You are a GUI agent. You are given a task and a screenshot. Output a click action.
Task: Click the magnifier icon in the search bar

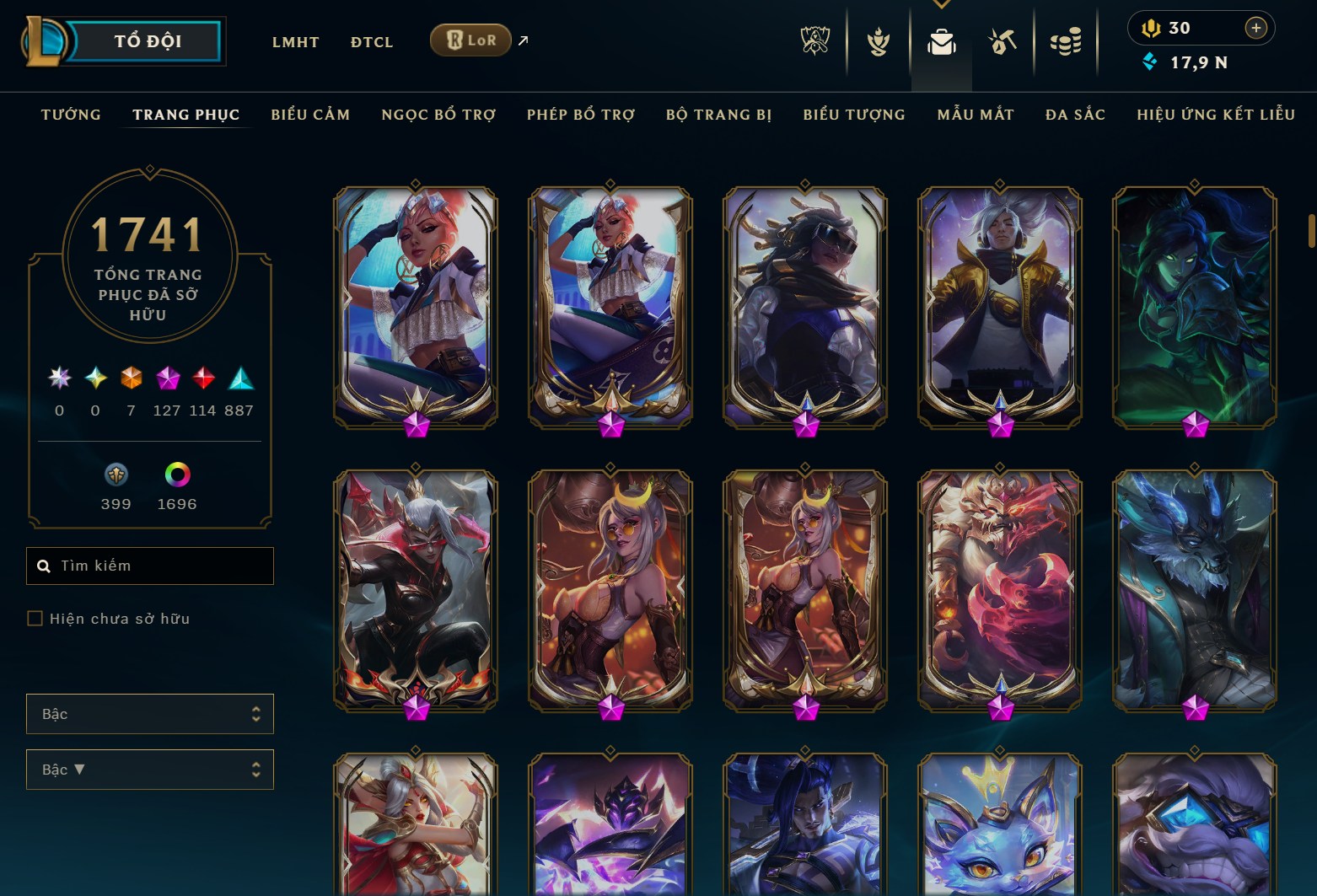tap(44, 566)
